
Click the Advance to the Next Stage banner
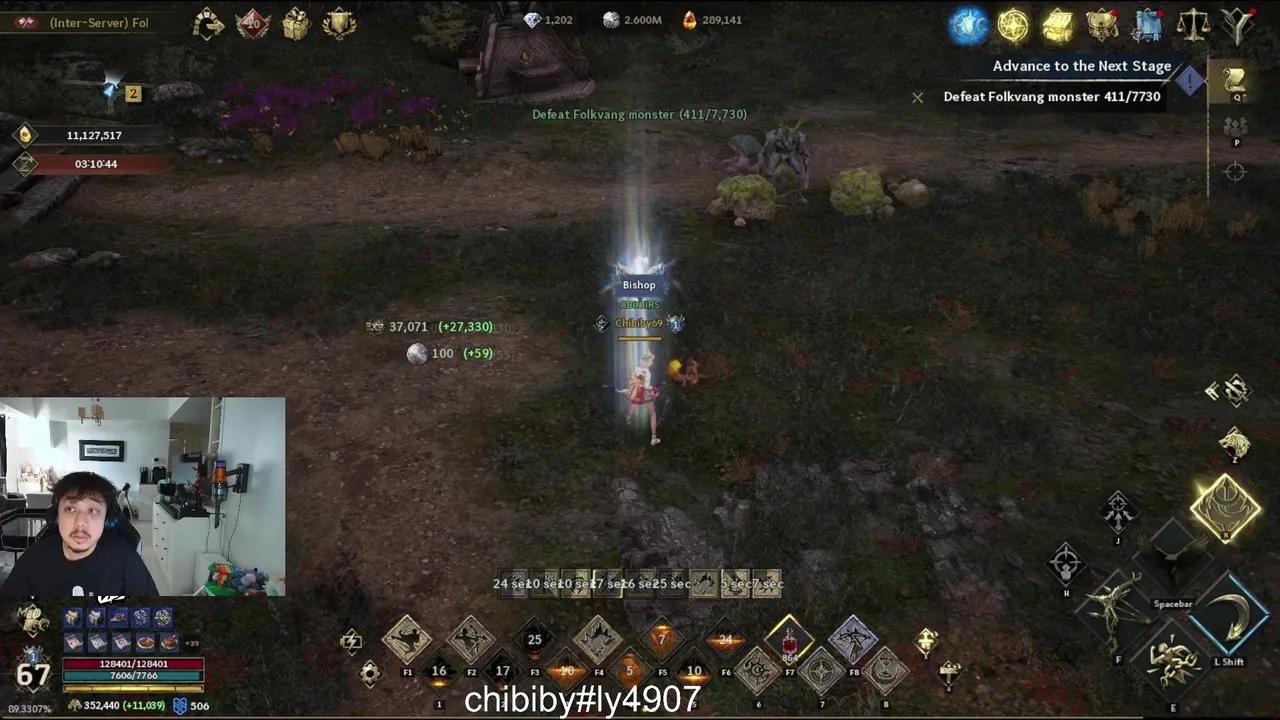coord(1082,66)
